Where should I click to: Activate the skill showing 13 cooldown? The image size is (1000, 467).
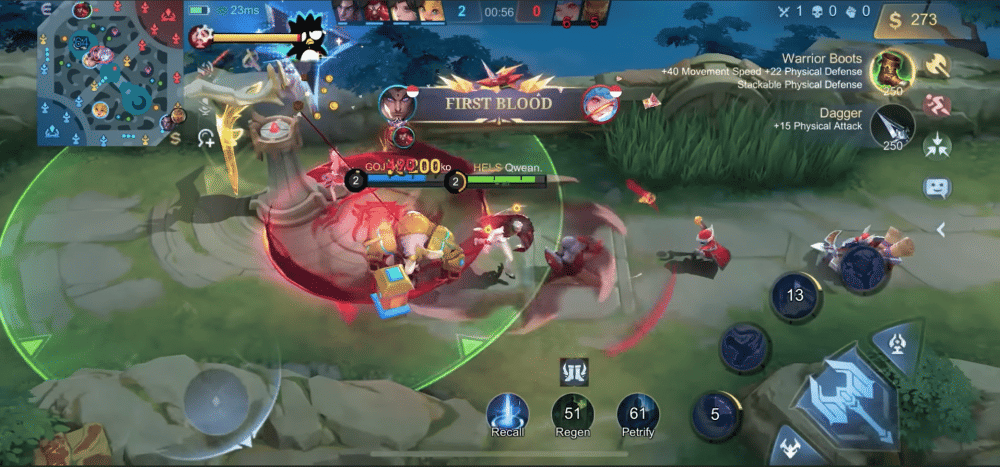coord(795,296)
